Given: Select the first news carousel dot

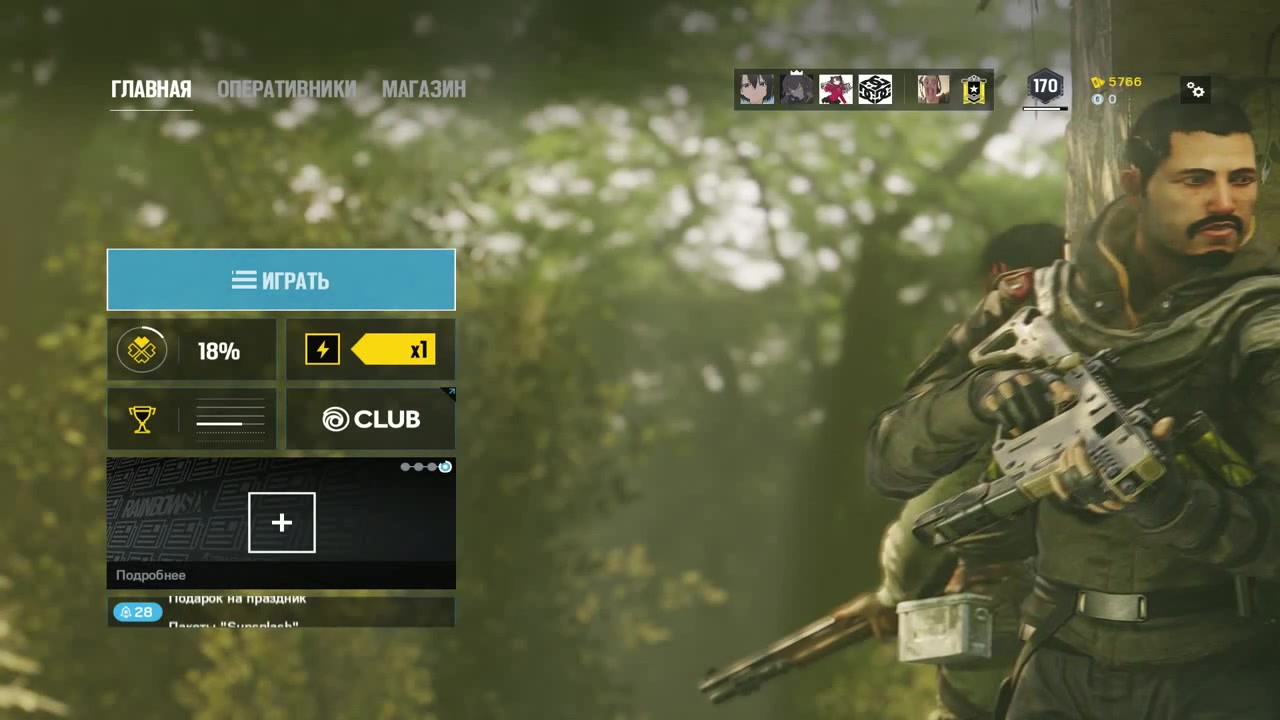Looking at the screenshot, I should coord(405,466).
